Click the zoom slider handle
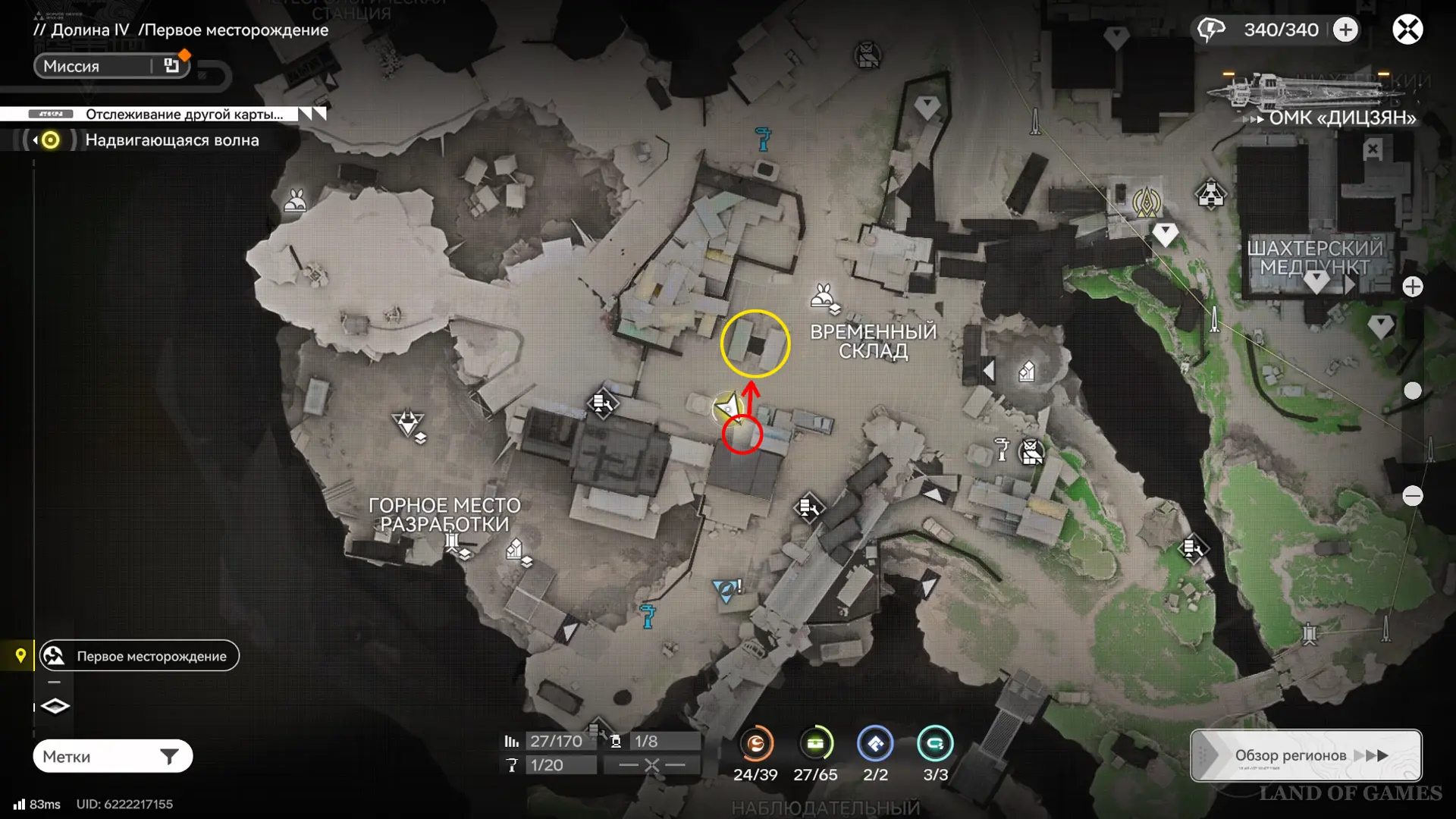The height and width of the screenshot is (819, 1456). [1413, 391]
